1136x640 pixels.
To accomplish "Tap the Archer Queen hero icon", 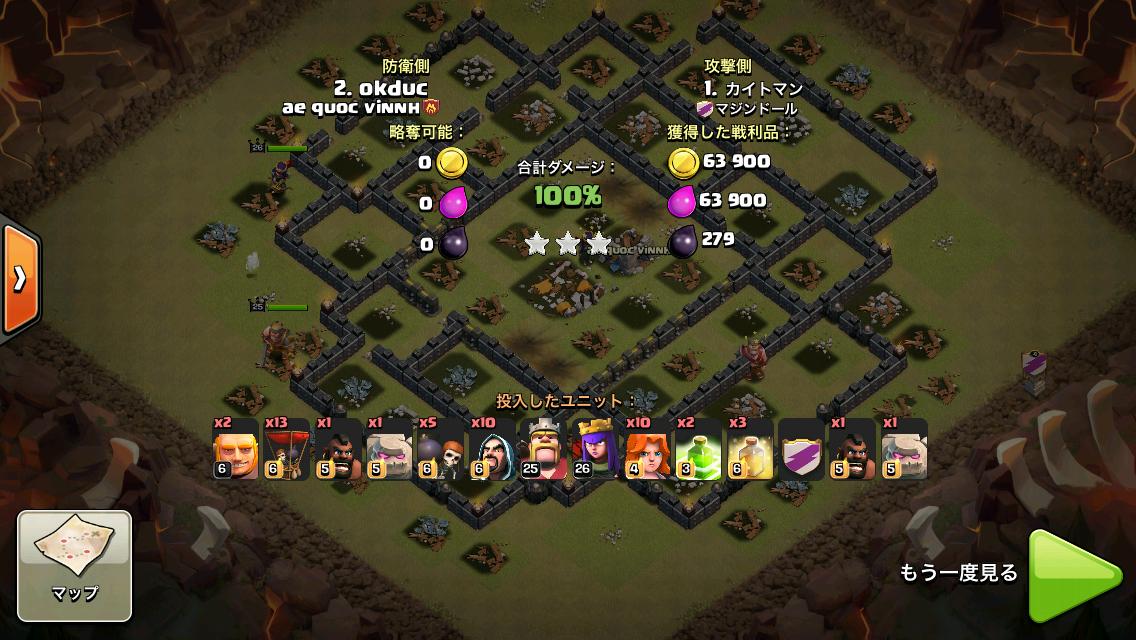I will [x=595, y=449].
